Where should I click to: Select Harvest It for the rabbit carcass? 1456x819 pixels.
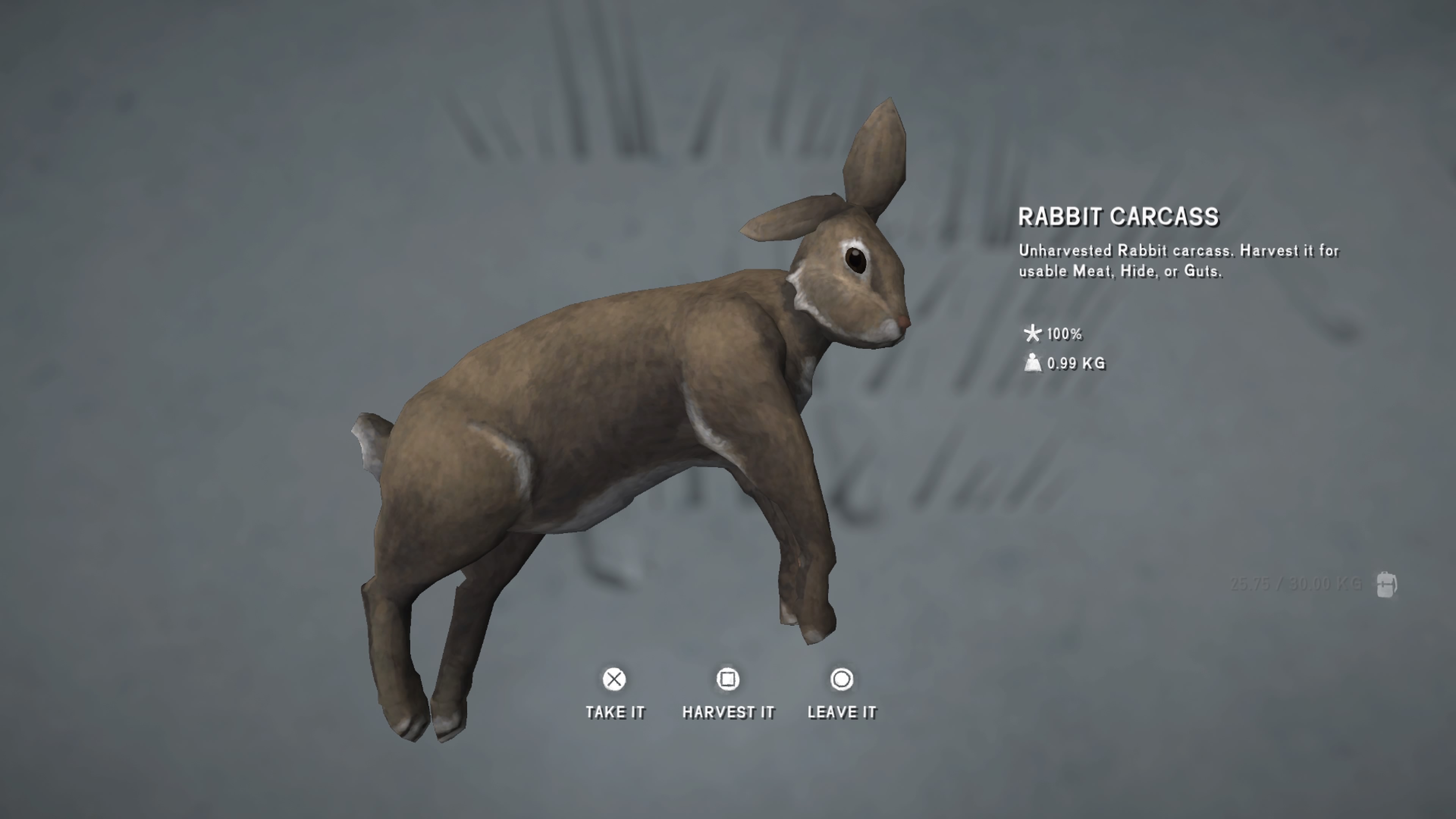[x=728, y=693]
